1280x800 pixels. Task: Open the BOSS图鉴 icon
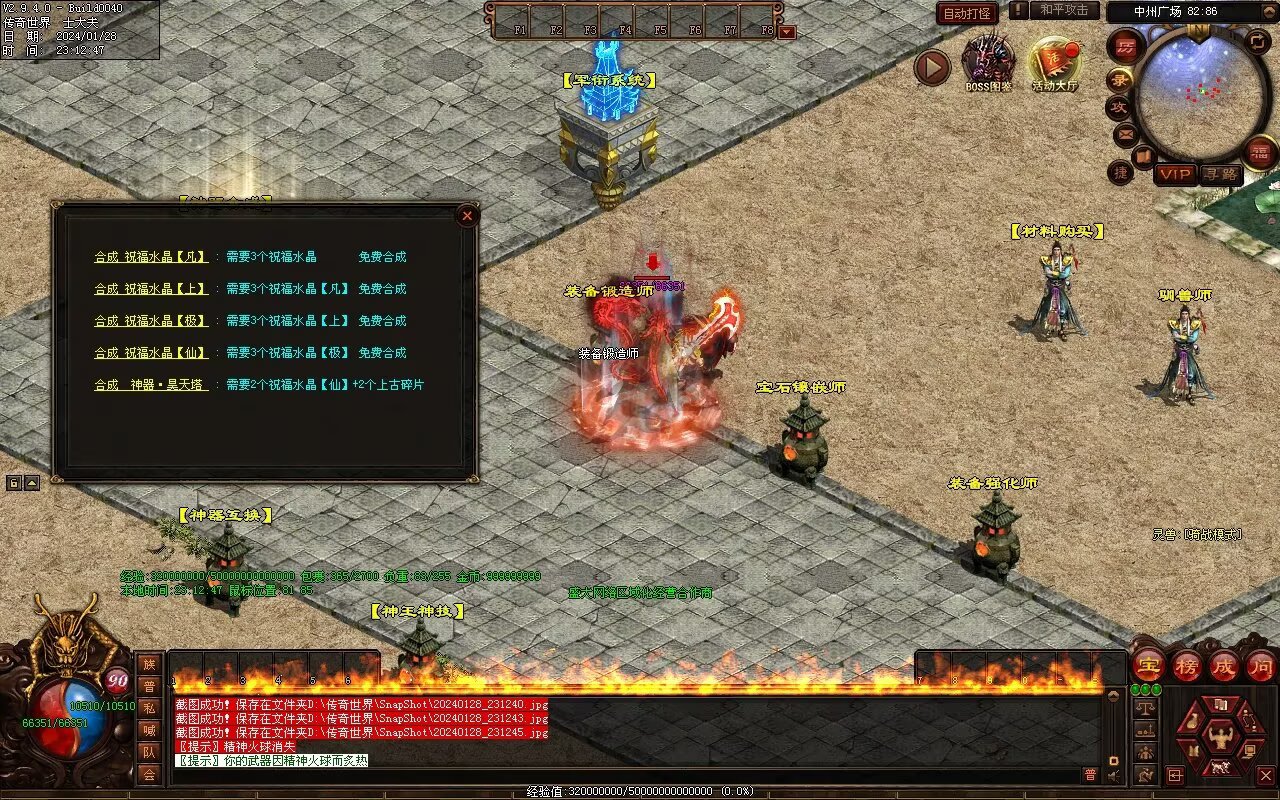988,62
